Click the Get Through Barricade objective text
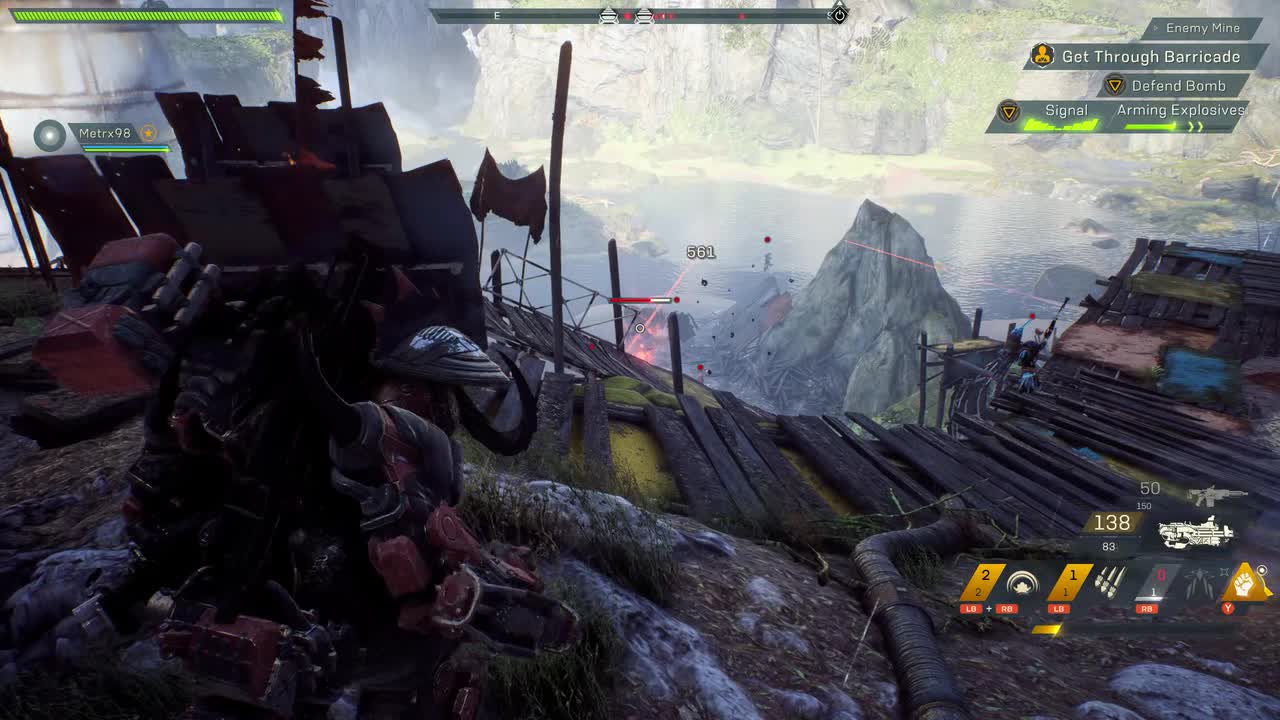The image size is (1280, 720). pyautogui.click(x=1149, y=56)
